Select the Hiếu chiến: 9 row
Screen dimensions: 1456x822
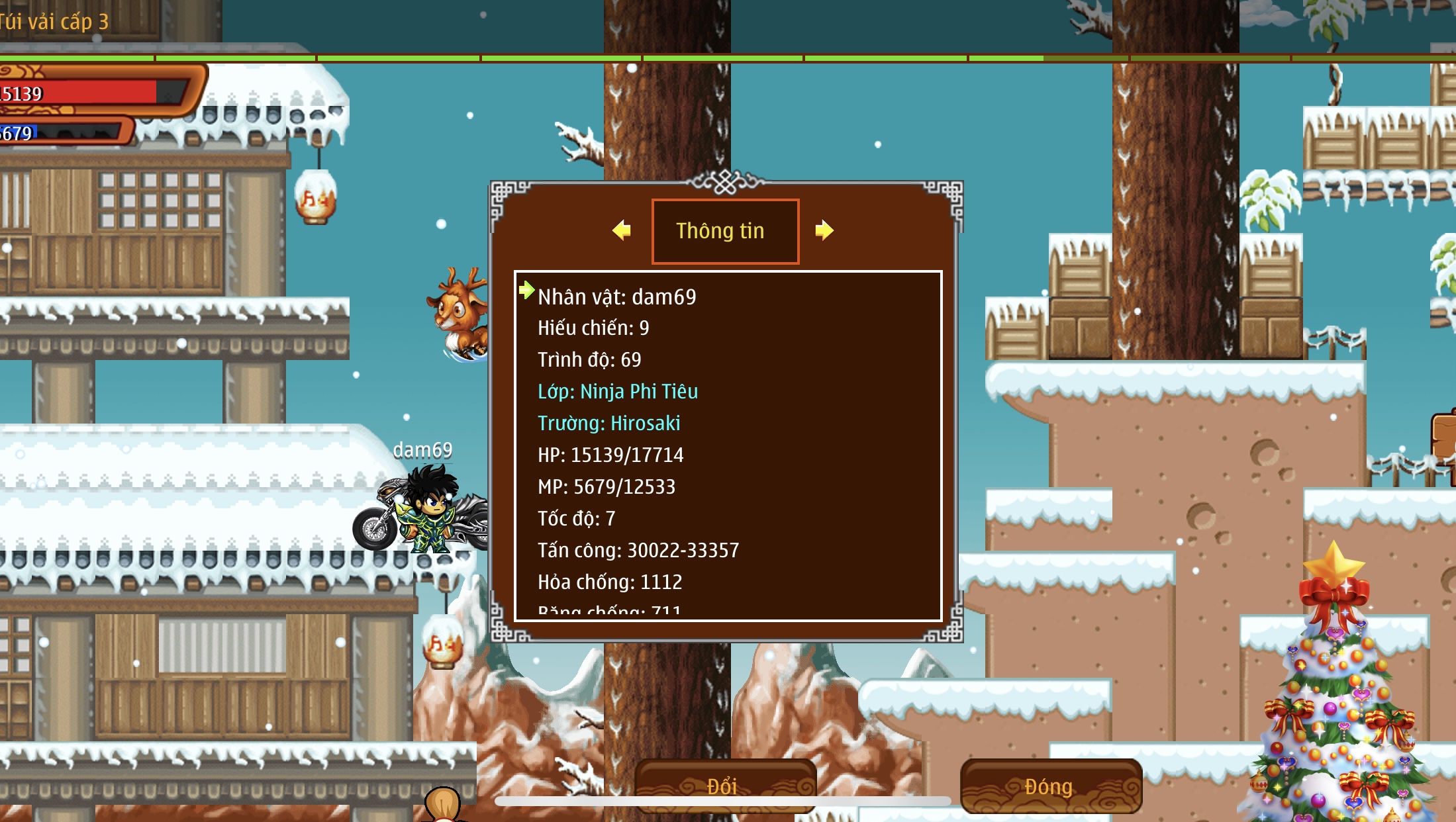pos(593,328)
